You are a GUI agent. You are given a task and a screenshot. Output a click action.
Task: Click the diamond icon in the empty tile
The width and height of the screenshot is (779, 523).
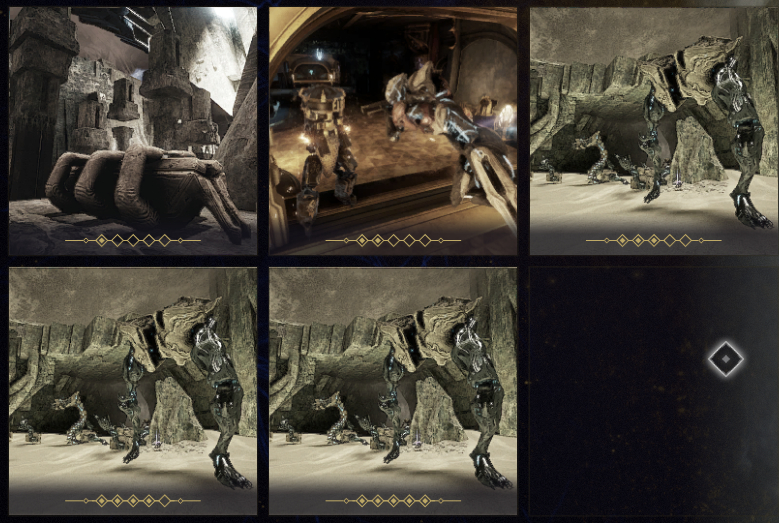click(725, 359)
